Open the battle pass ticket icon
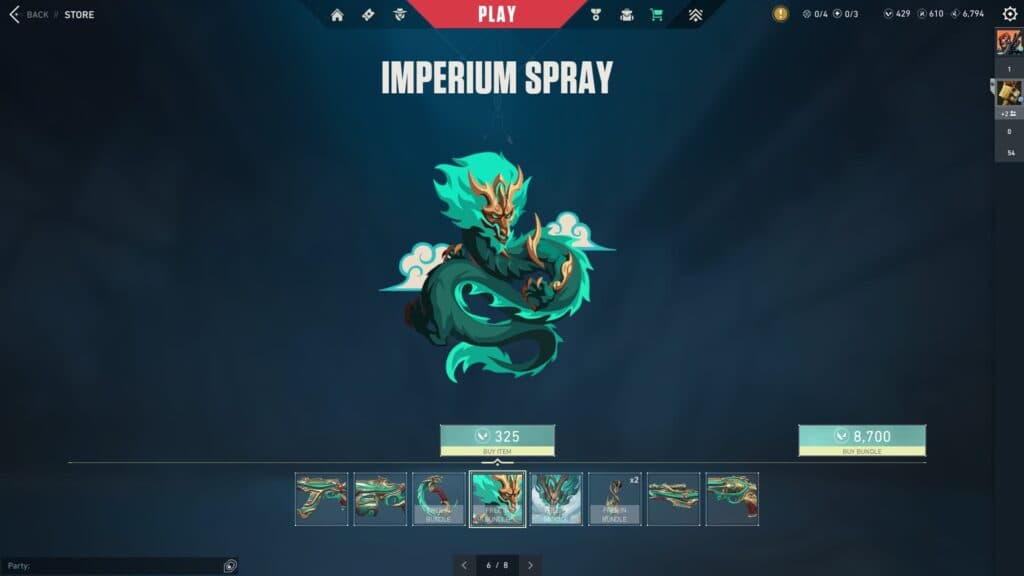 click(x=367, y=15)
